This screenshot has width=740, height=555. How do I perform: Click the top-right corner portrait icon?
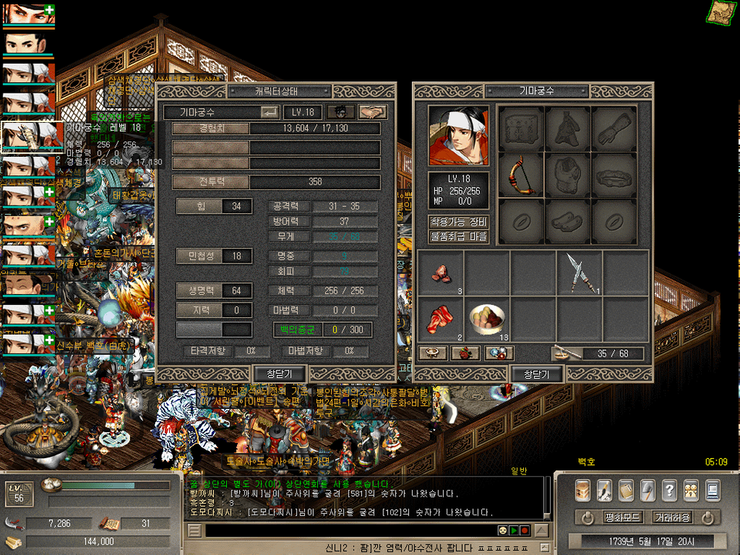[x=721, y=12]
